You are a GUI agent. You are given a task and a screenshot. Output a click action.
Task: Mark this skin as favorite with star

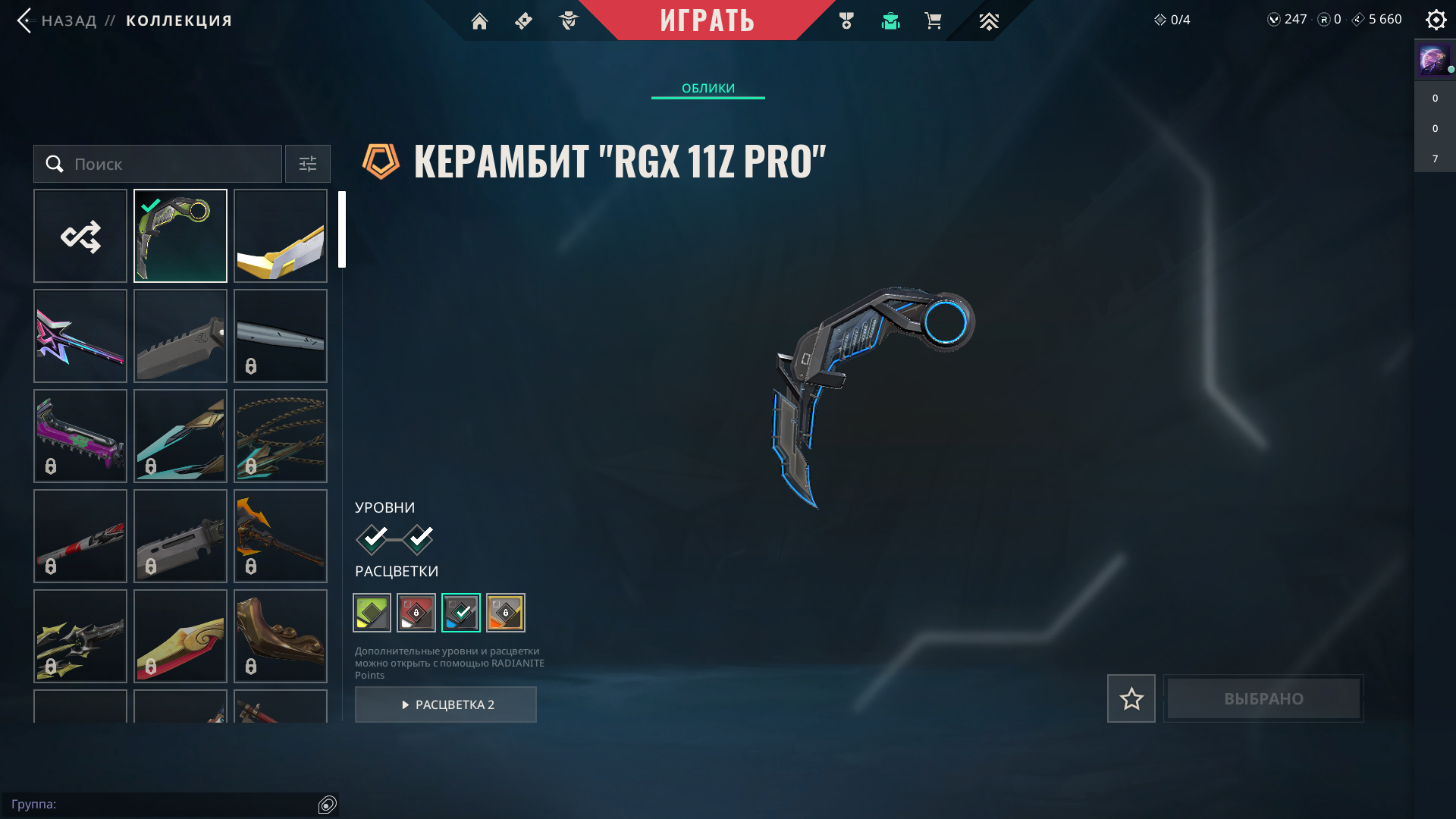(x=1131, y=698)
